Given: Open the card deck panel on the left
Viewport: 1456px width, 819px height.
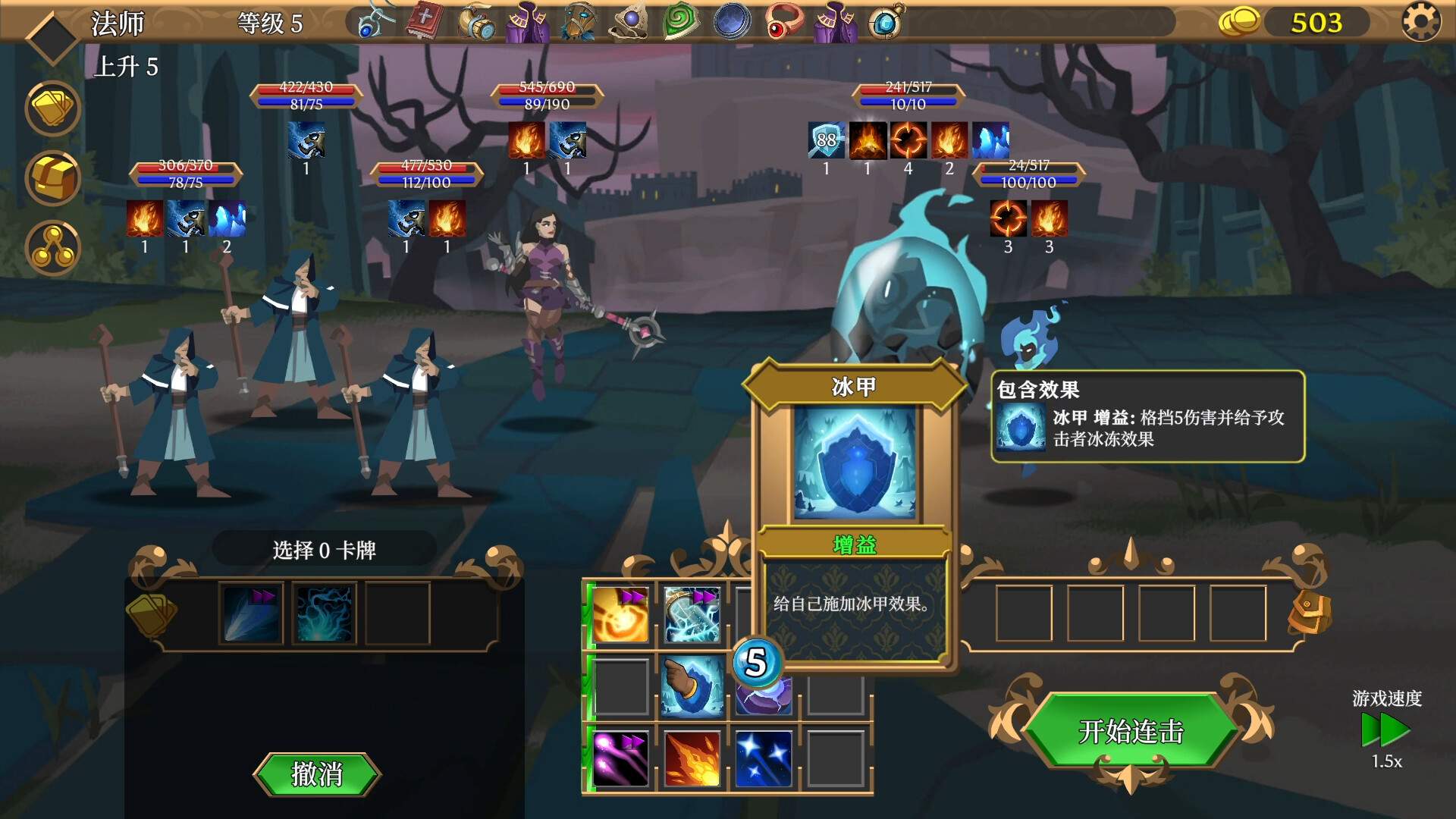Looking at the screenshot, I should pyautogui.click(x=52, y=108).
